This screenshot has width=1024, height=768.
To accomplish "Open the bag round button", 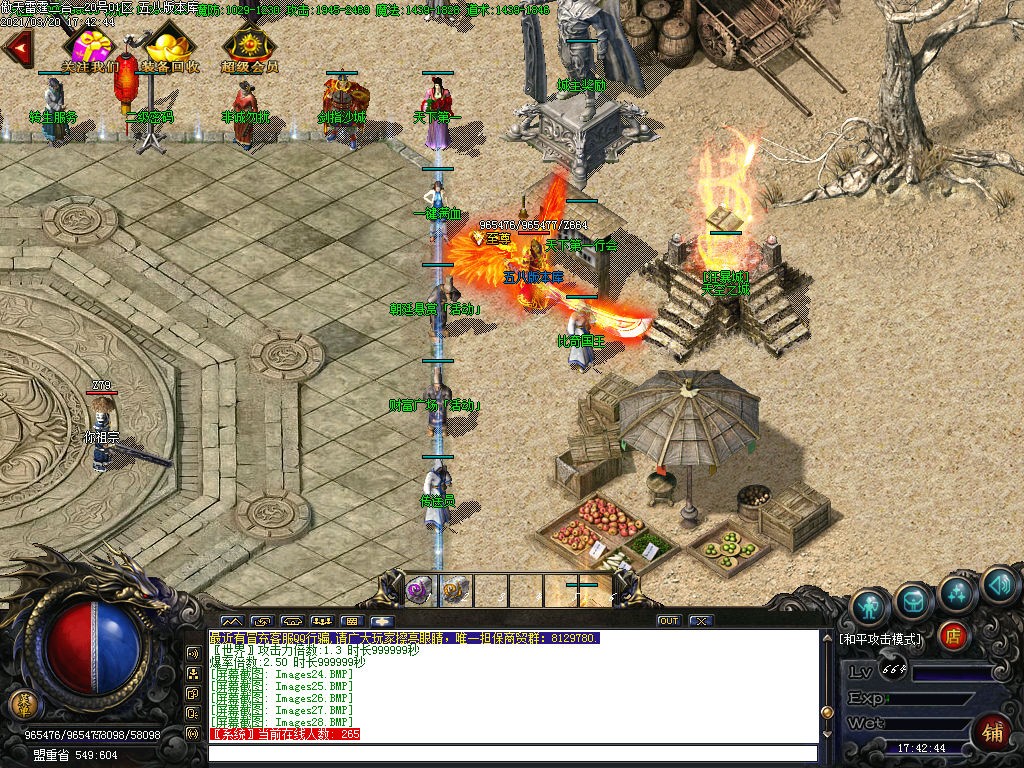I will point(914,598).
